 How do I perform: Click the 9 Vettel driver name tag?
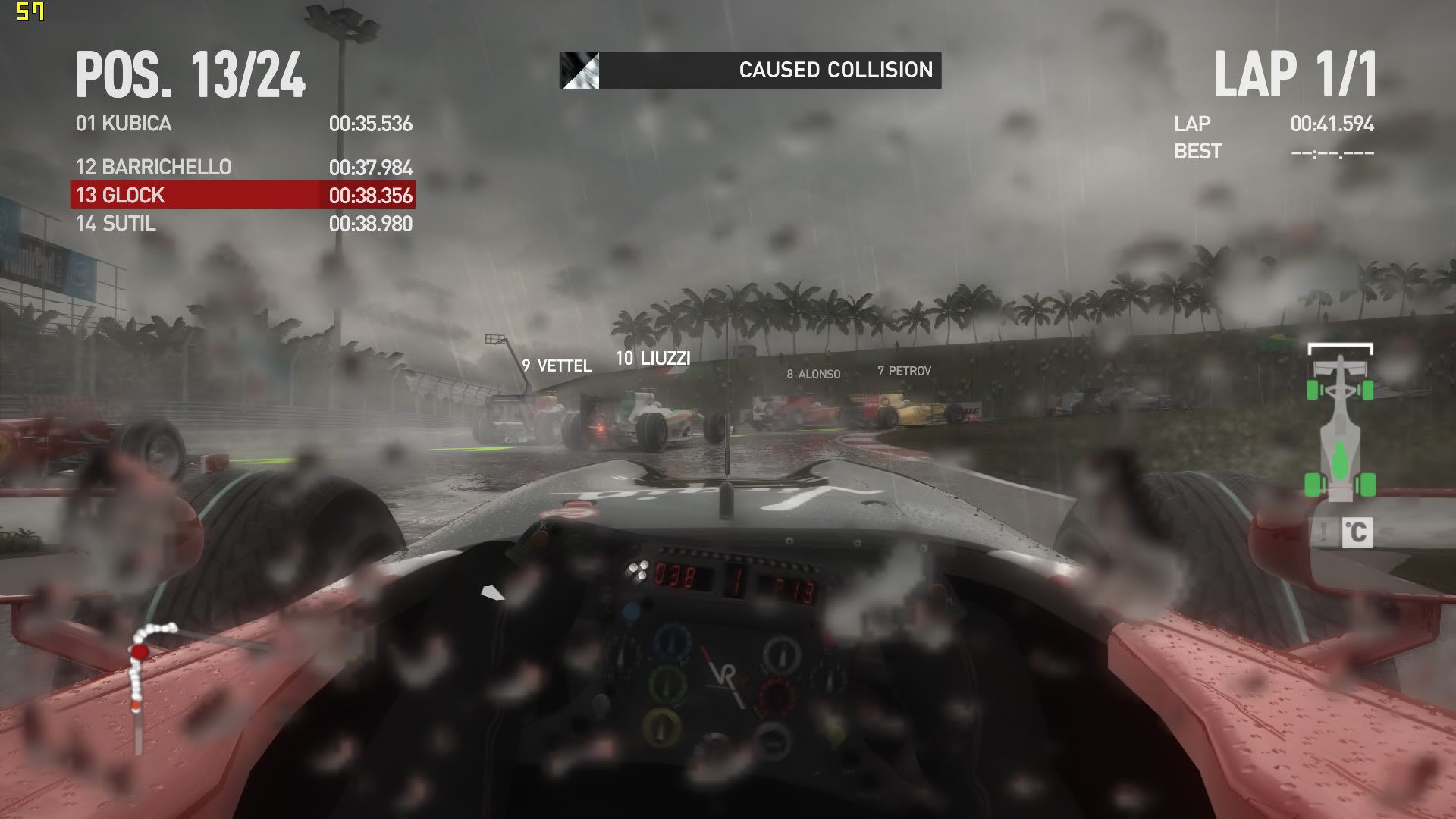(557, 366)
